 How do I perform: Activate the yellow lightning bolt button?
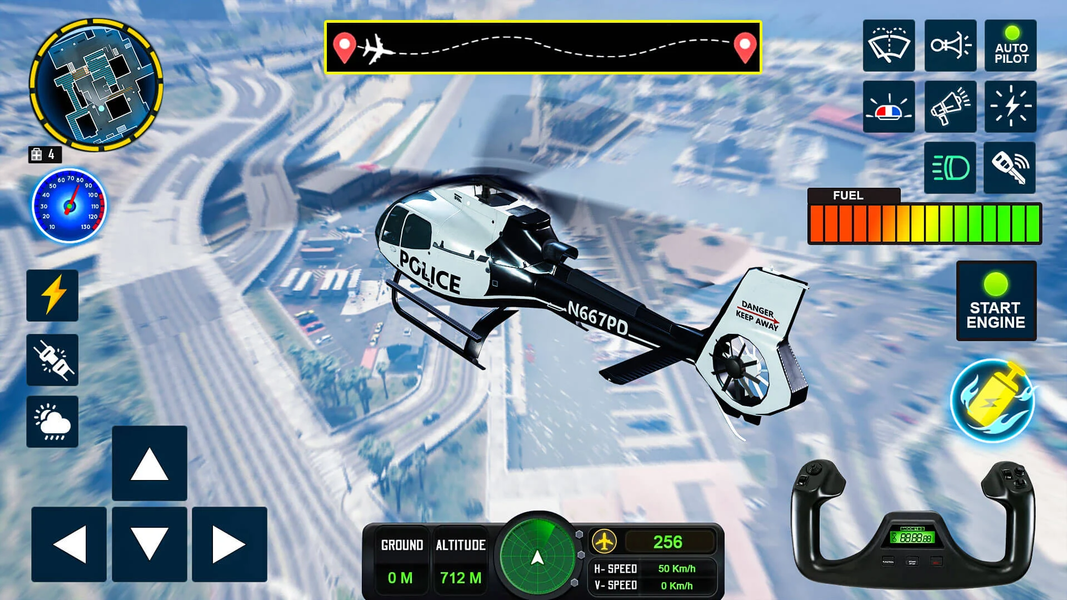click(52, 296)
